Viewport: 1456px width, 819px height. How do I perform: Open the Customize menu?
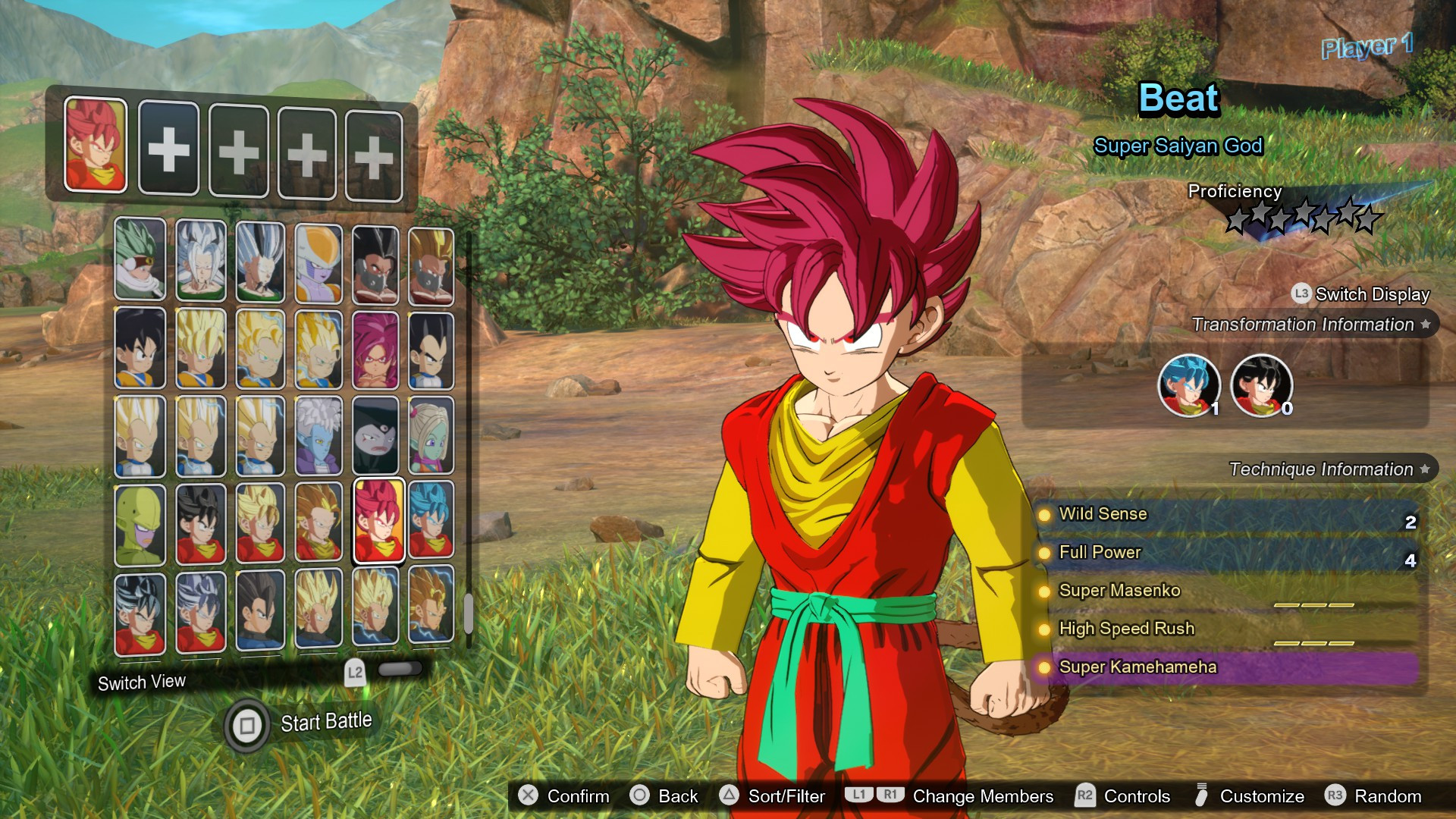[x=1260, y=796]
